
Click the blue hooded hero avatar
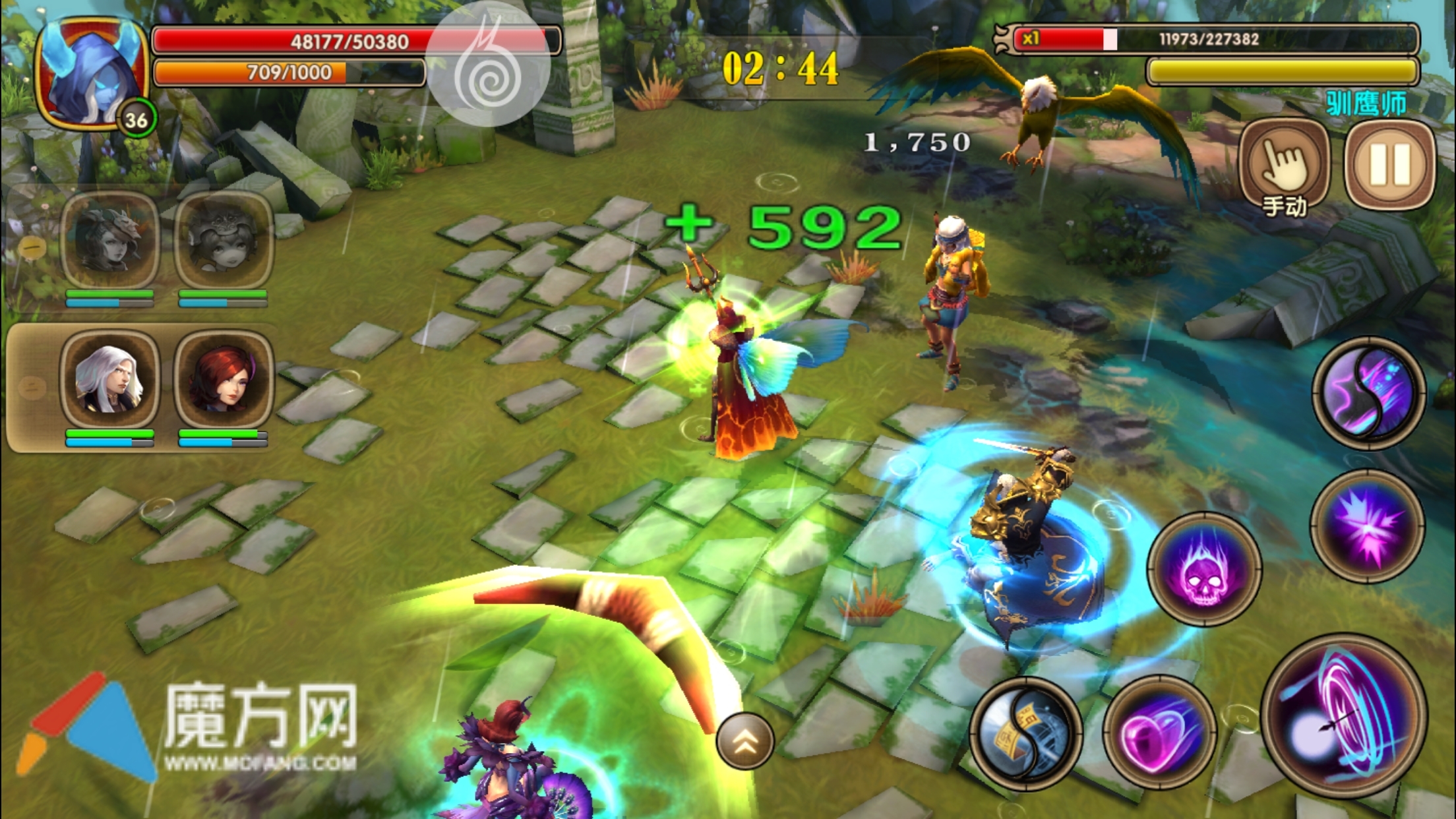tap(92, 74)
